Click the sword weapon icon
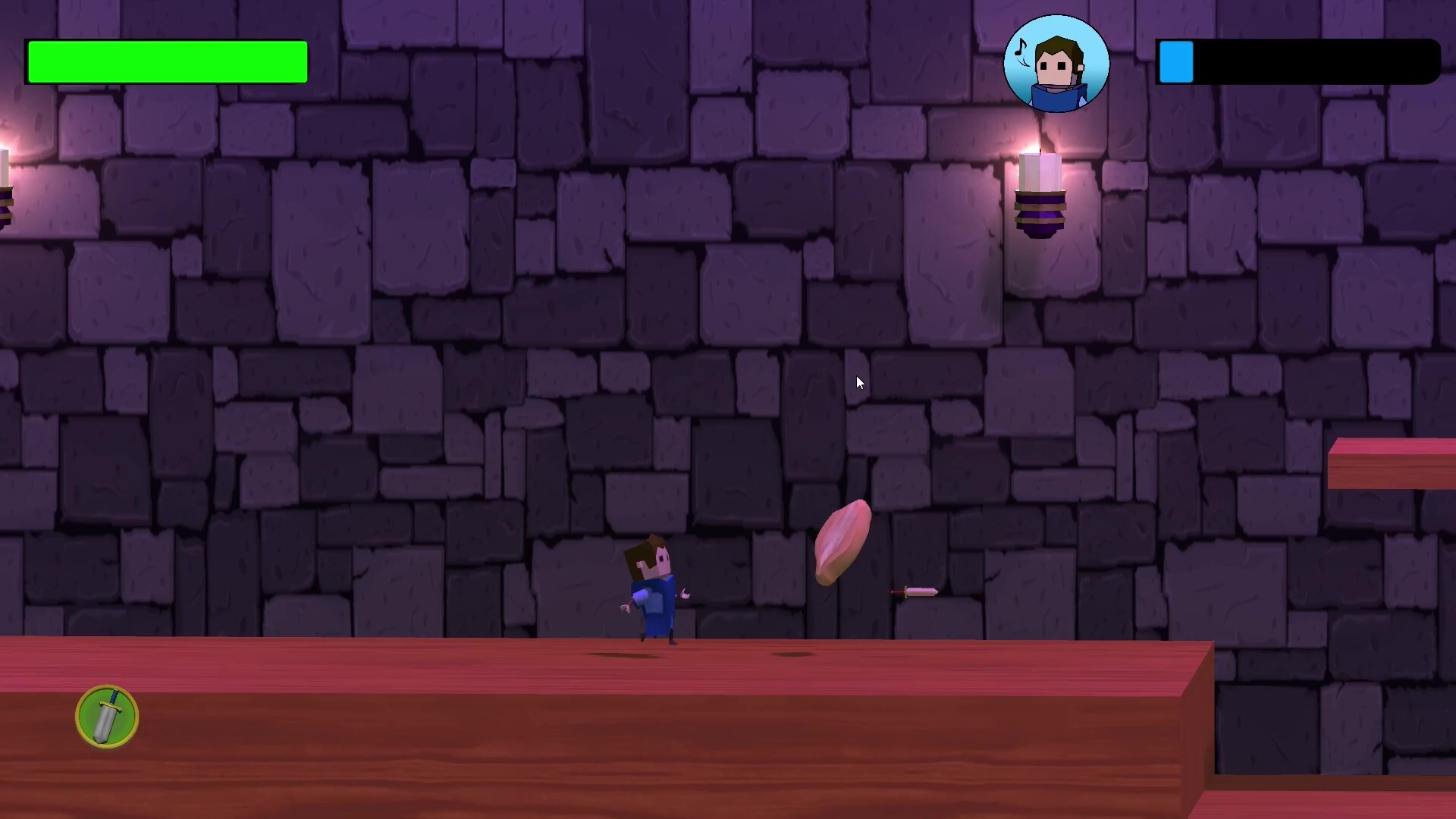 [x=107, y=717]
